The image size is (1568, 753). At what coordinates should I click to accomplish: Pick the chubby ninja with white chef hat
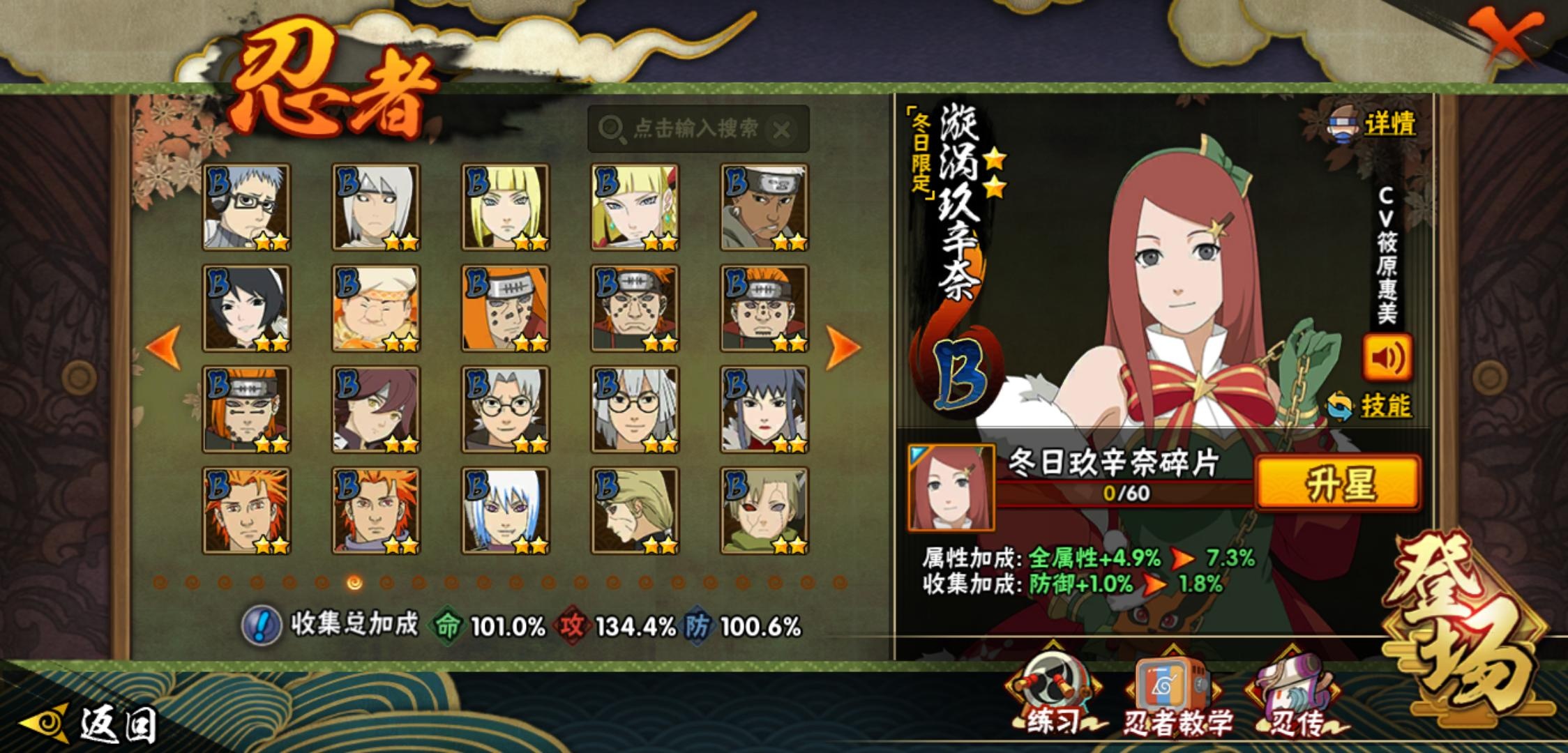point(376,308)
